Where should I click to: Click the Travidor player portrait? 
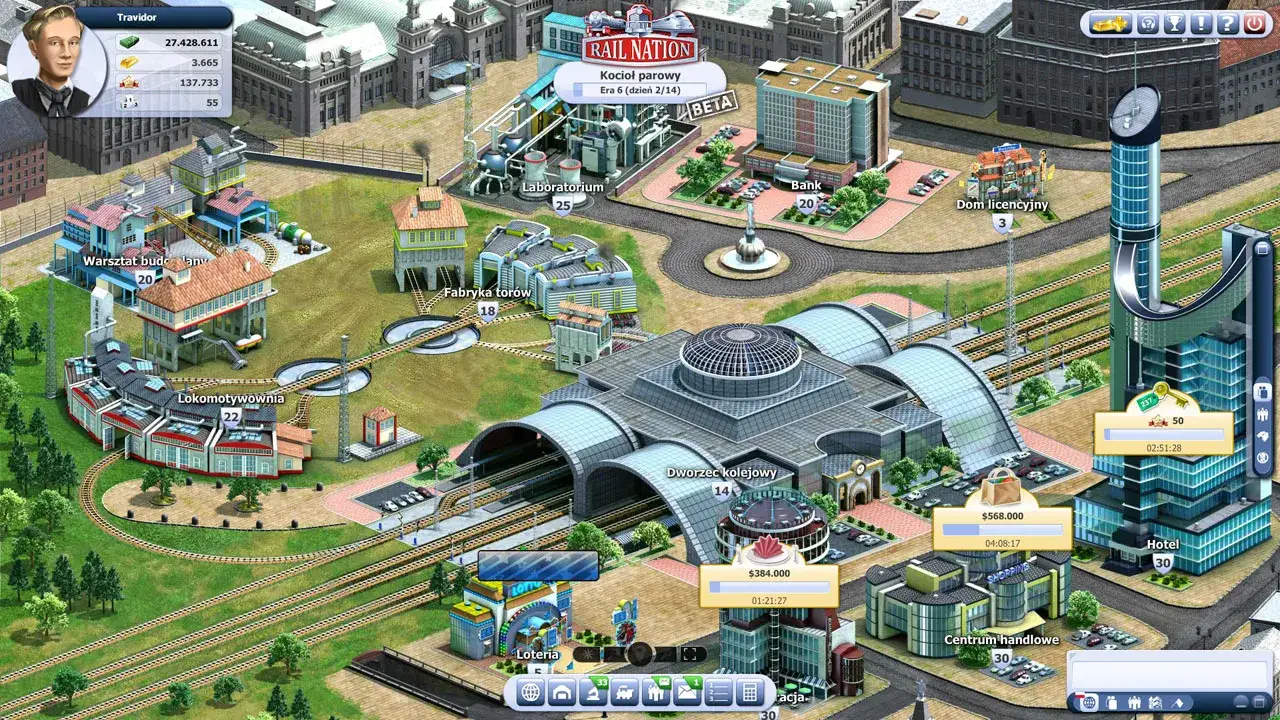tap(56, 62)
